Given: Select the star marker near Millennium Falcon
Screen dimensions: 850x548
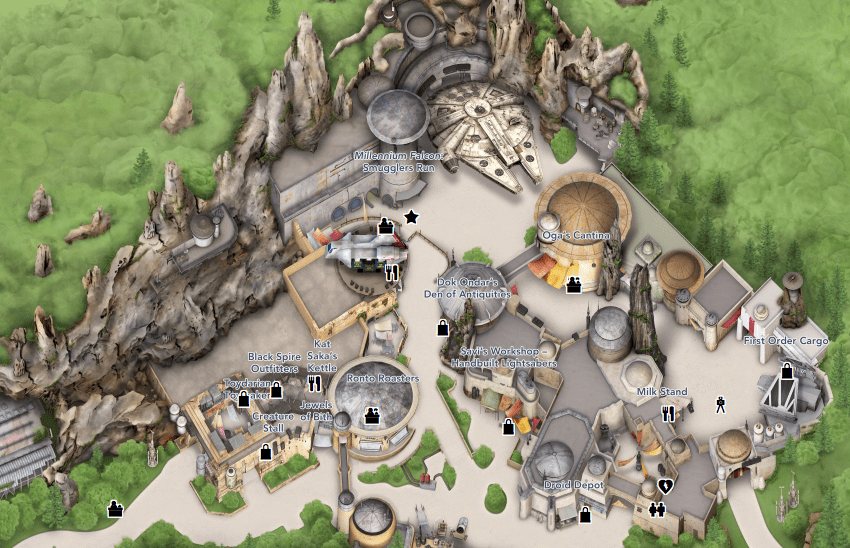Looking at the screenshot, I should coord(410,216).
